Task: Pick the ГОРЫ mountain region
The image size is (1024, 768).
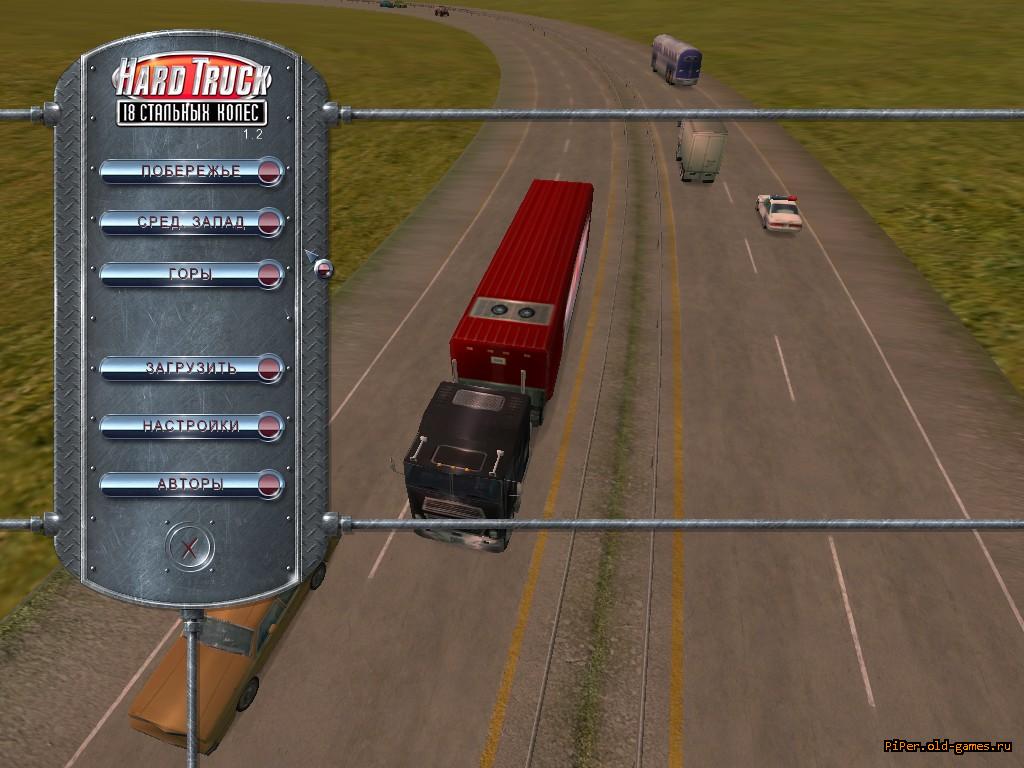Action: coord(191,274)
